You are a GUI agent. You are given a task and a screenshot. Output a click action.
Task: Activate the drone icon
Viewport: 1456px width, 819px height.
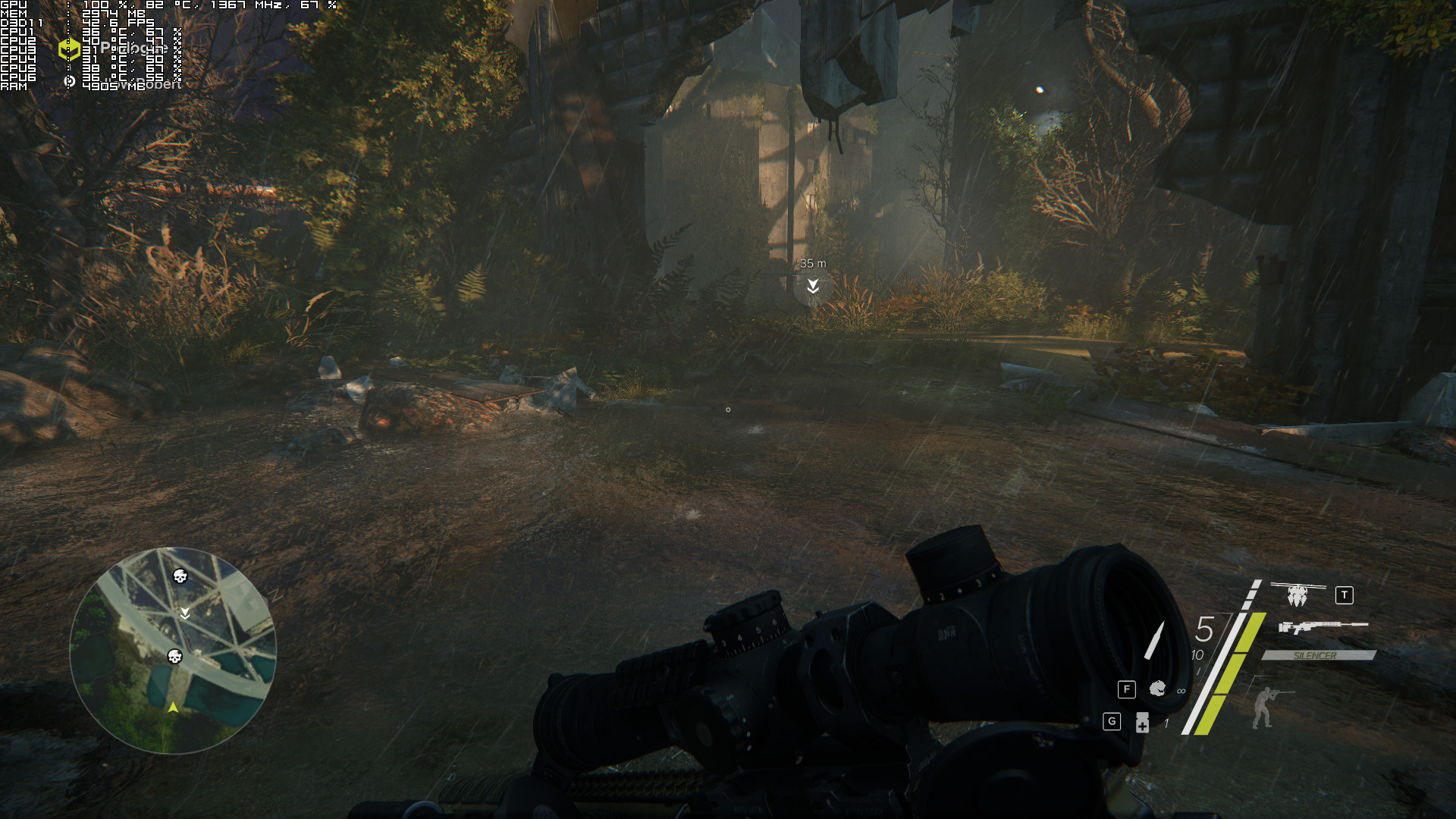tap(1298, 595)
